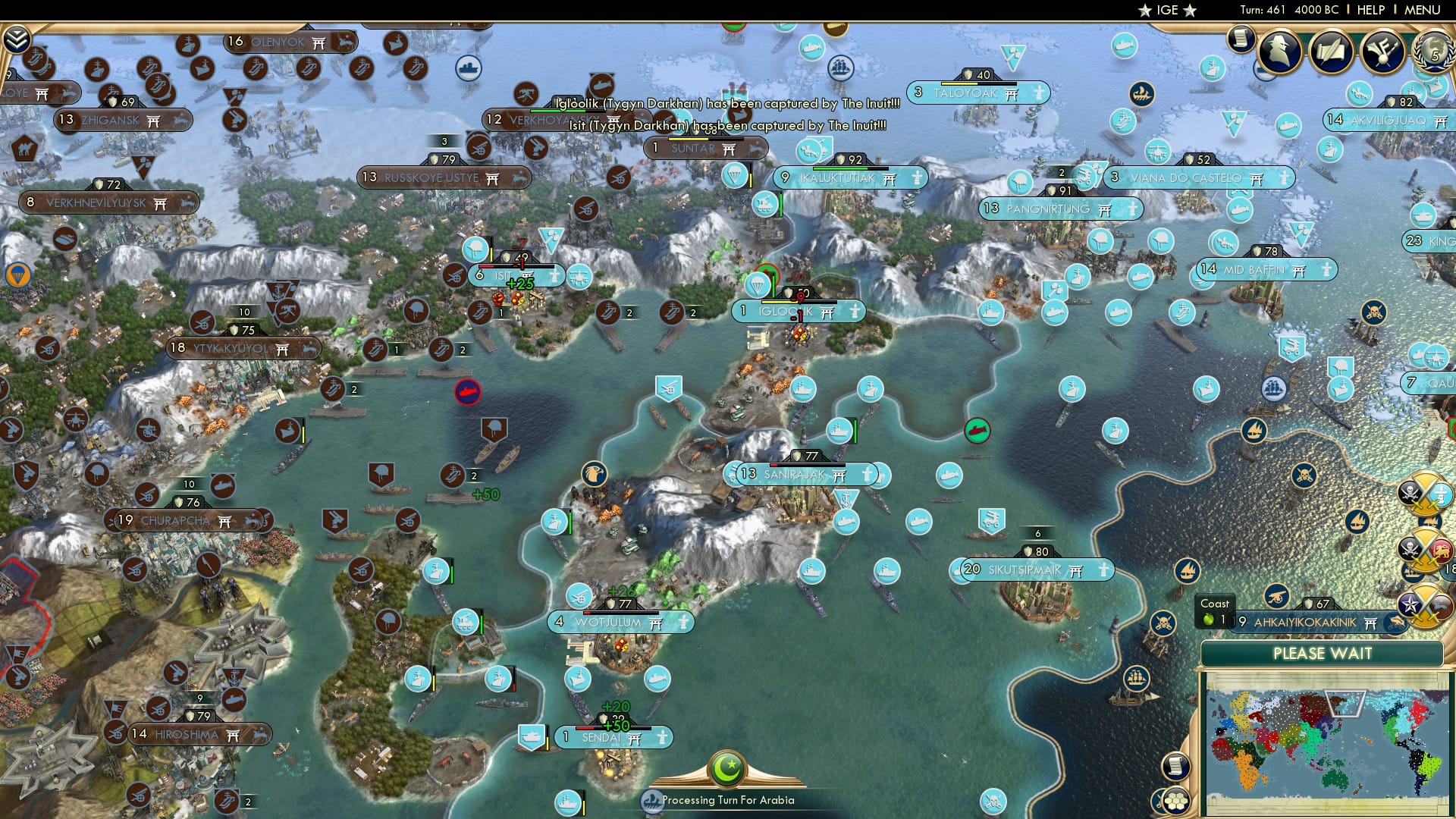Select the red submarine unit icon on the water

pyautogui.click(x=469, y=394)
